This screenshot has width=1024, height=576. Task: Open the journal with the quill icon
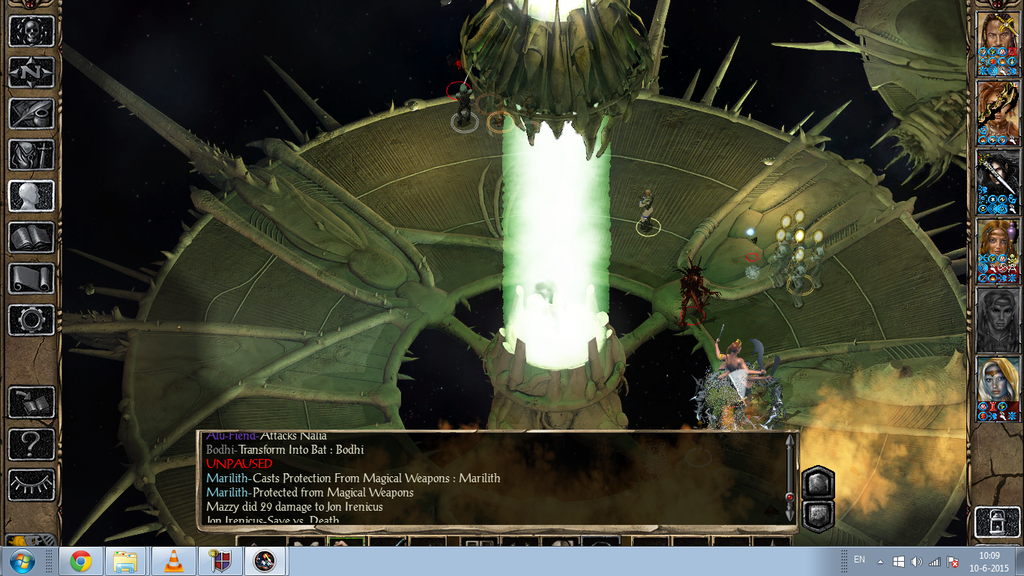(31, 113)
